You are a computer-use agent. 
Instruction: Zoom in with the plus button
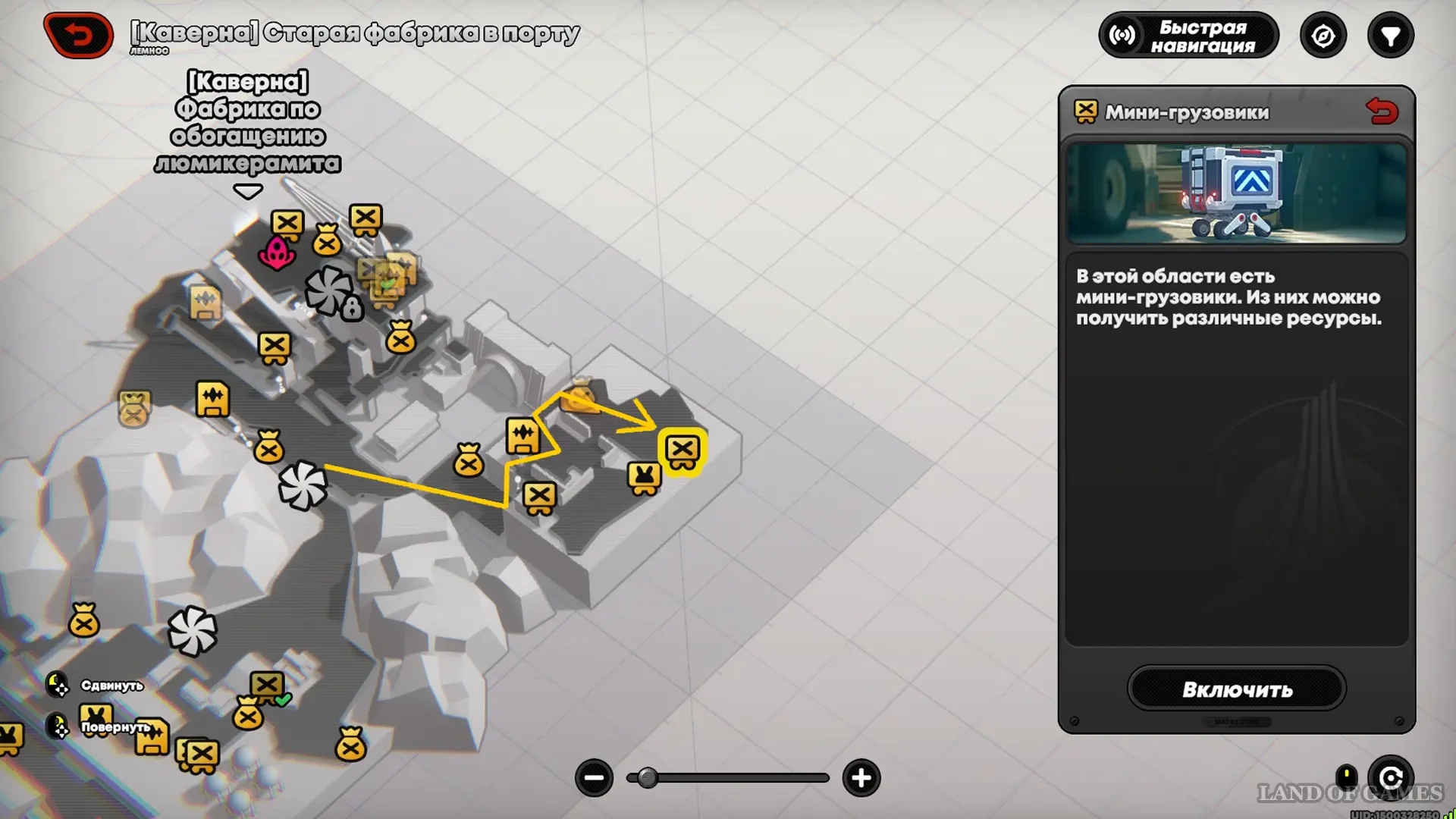[x=861, y=778]
